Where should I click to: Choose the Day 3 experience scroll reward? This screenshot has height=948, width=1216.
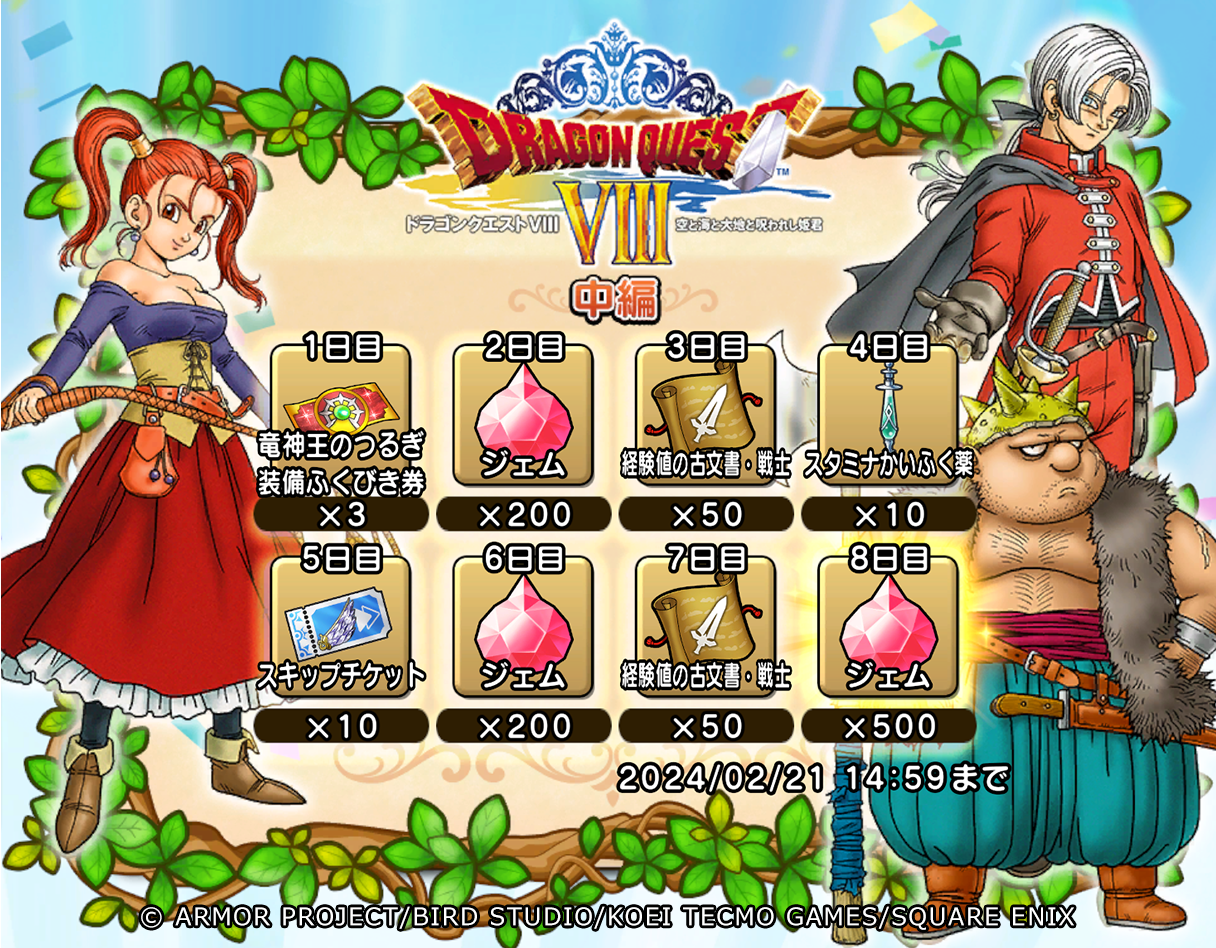[706, 420]
